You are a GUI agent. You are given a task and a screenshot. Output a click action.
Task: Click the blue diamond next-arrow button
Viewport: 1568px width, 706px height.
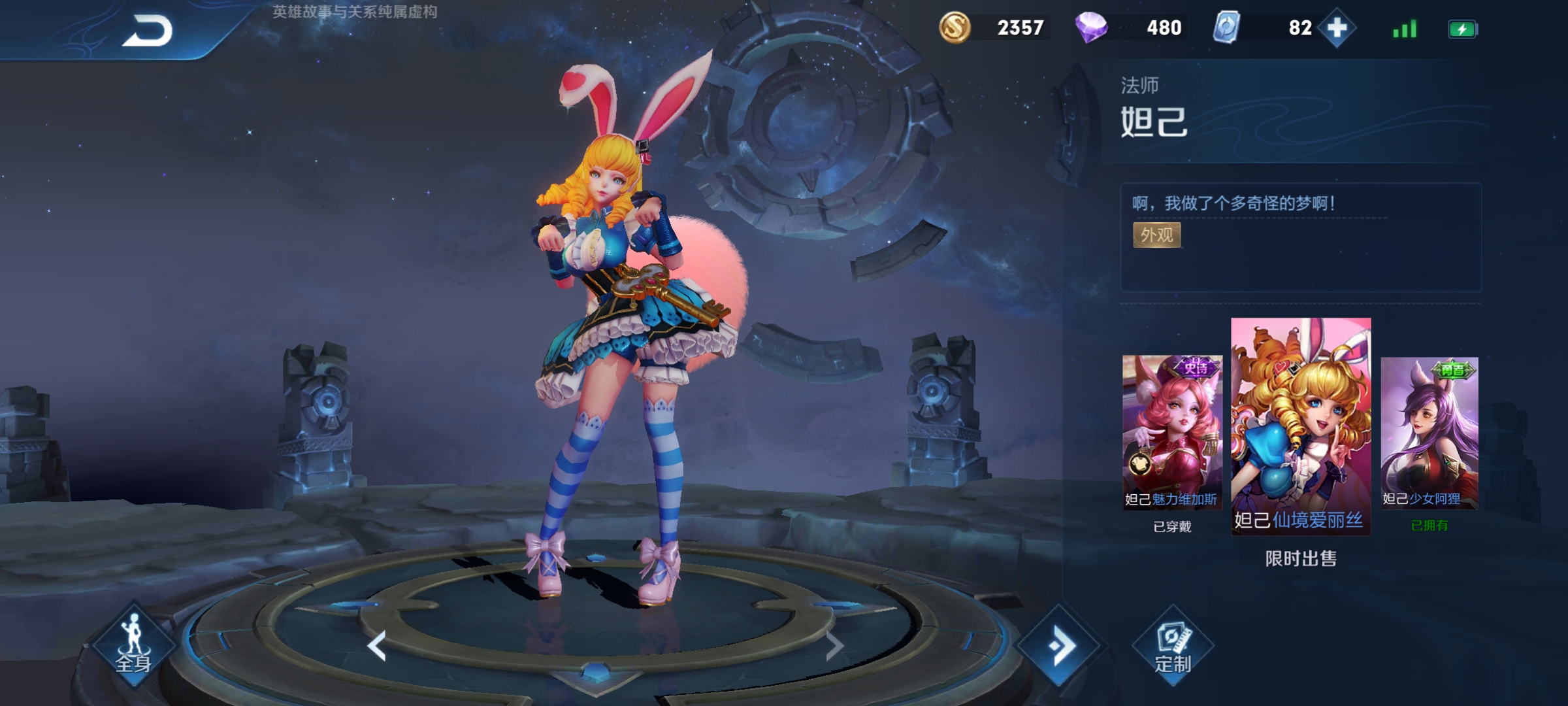[x=1060, y=647]
